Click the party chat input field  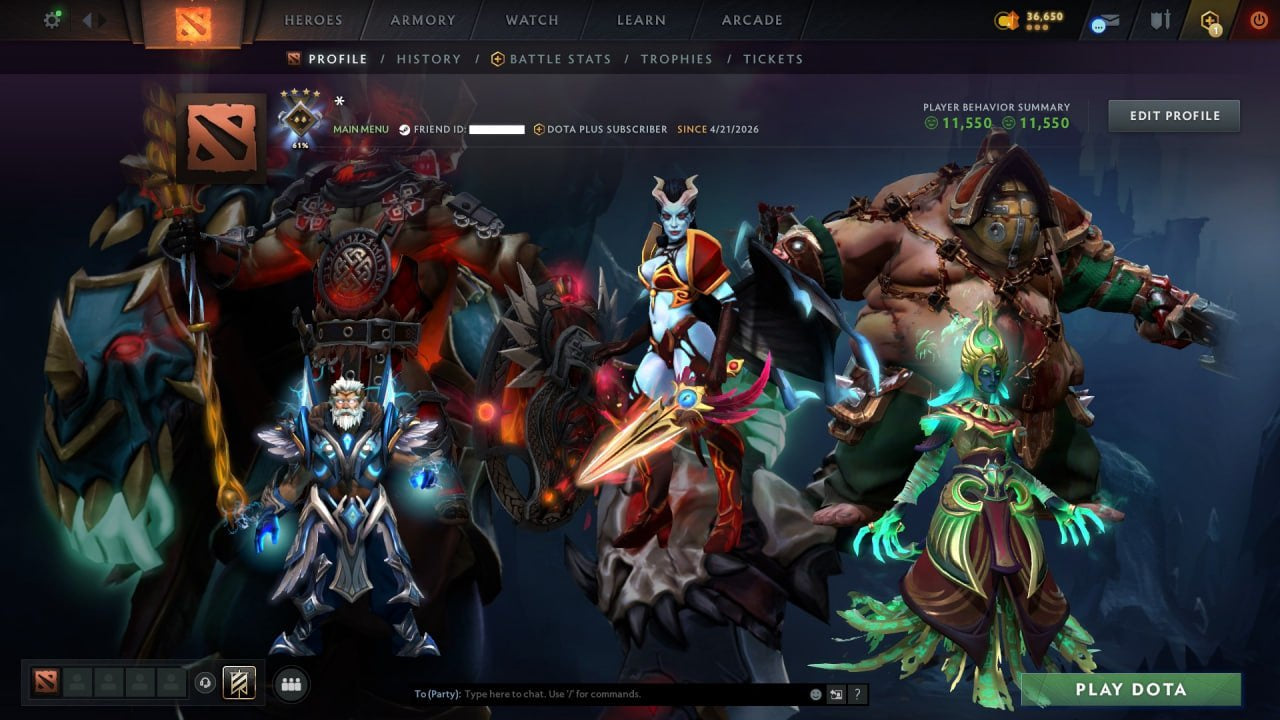coord(600,693)
